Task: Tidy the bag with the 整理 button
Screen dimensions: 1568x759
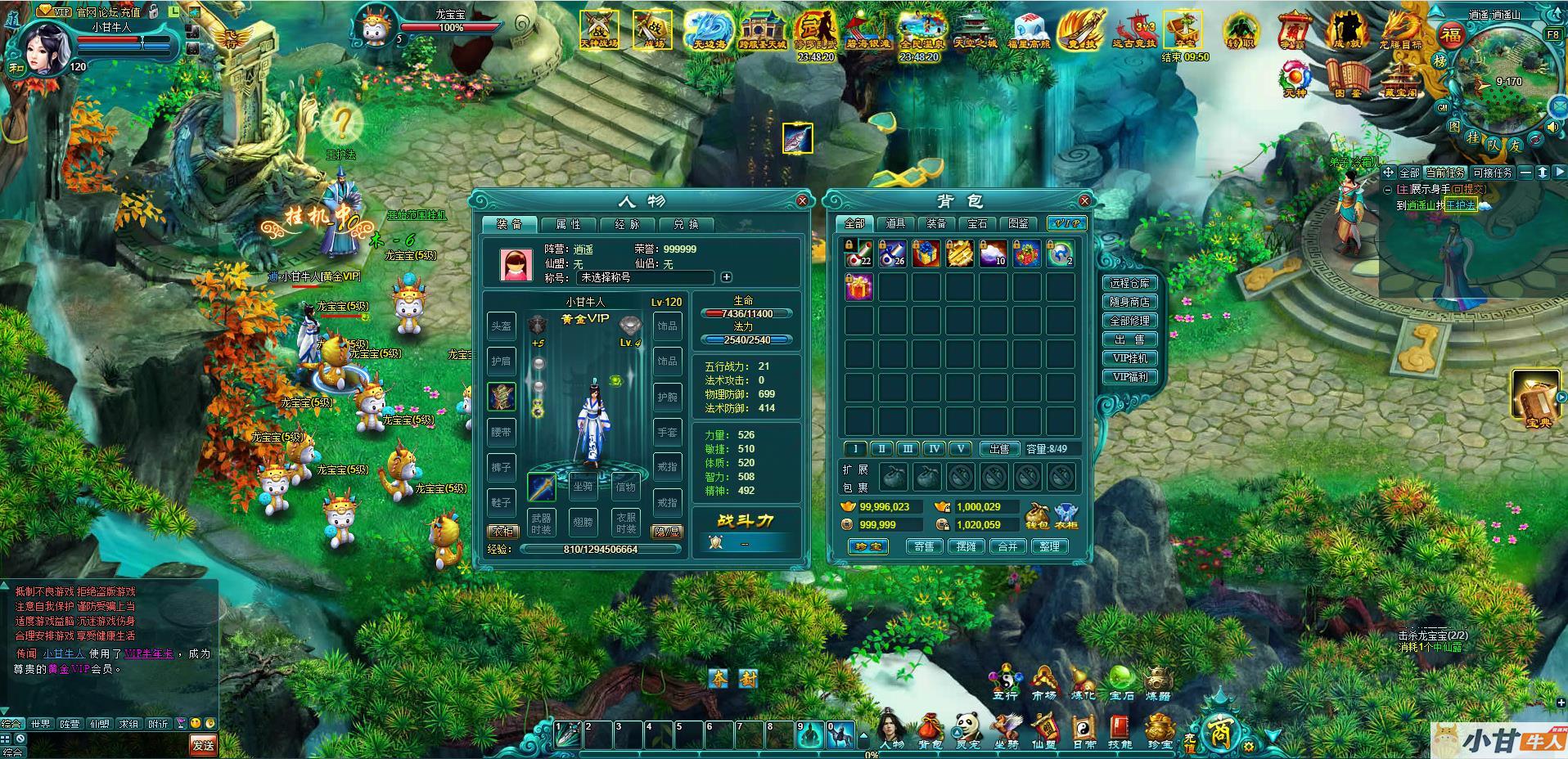Action: [1050, 546]
